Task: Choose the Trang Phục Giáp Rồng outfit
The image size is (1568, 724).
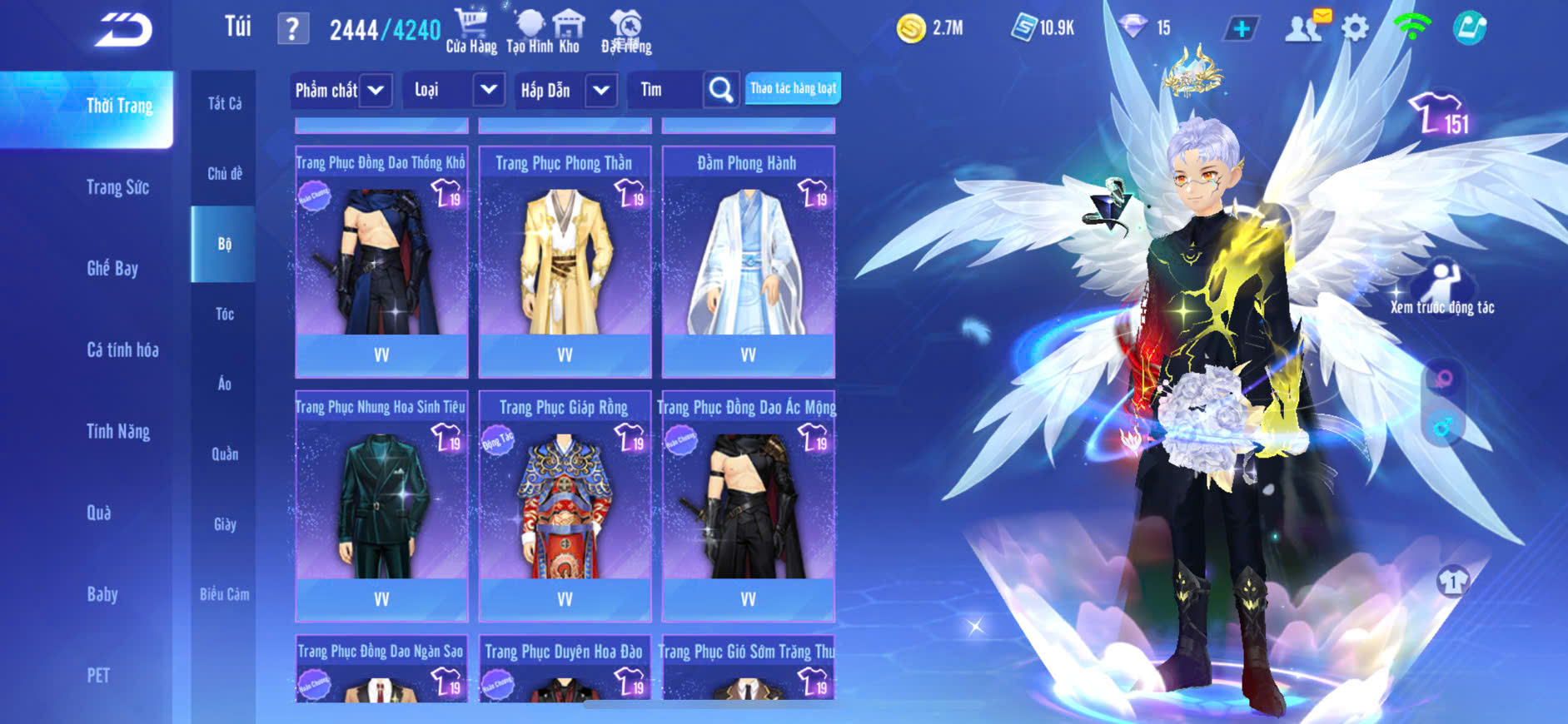Action: point(565,505)
